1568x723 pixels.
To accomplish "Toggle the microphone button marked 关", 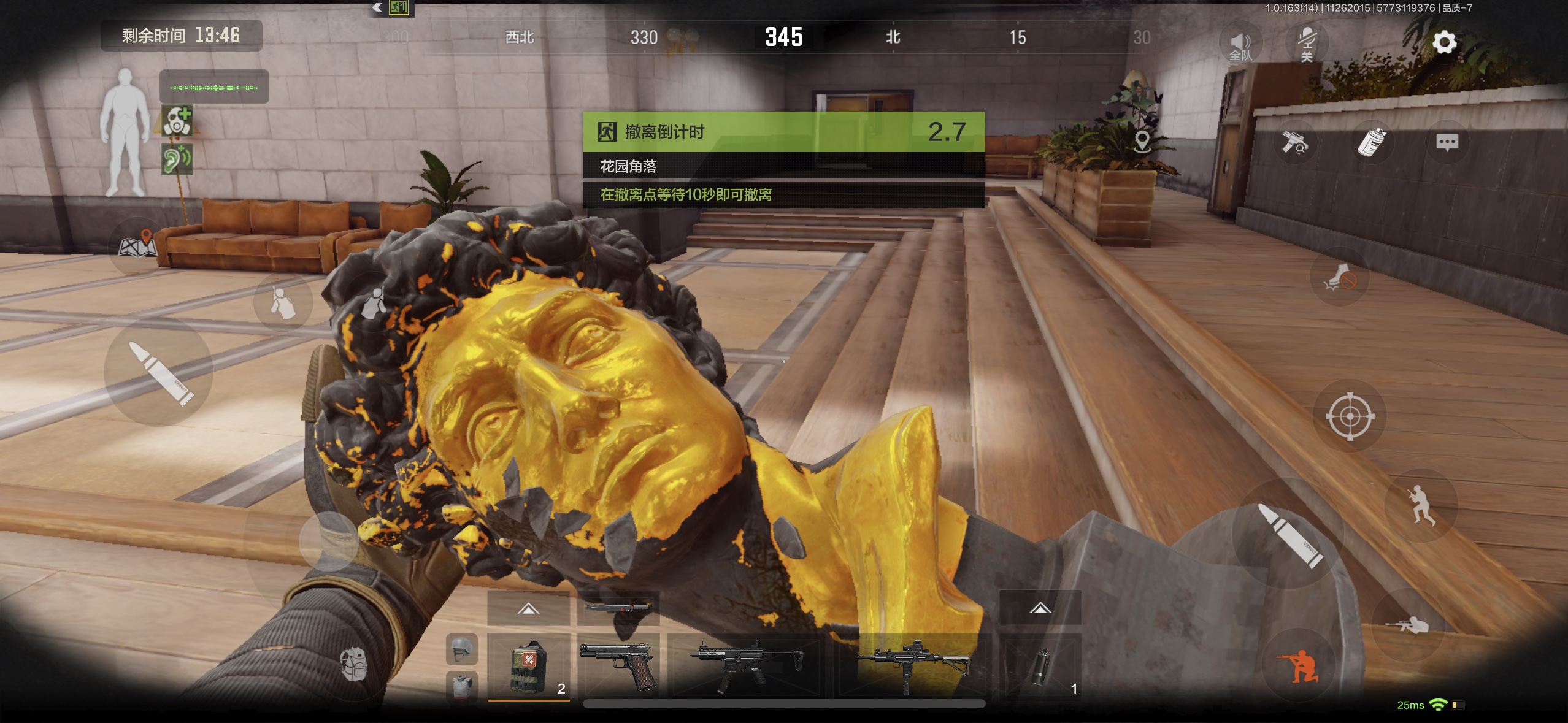I will [x=1307, y=44].
